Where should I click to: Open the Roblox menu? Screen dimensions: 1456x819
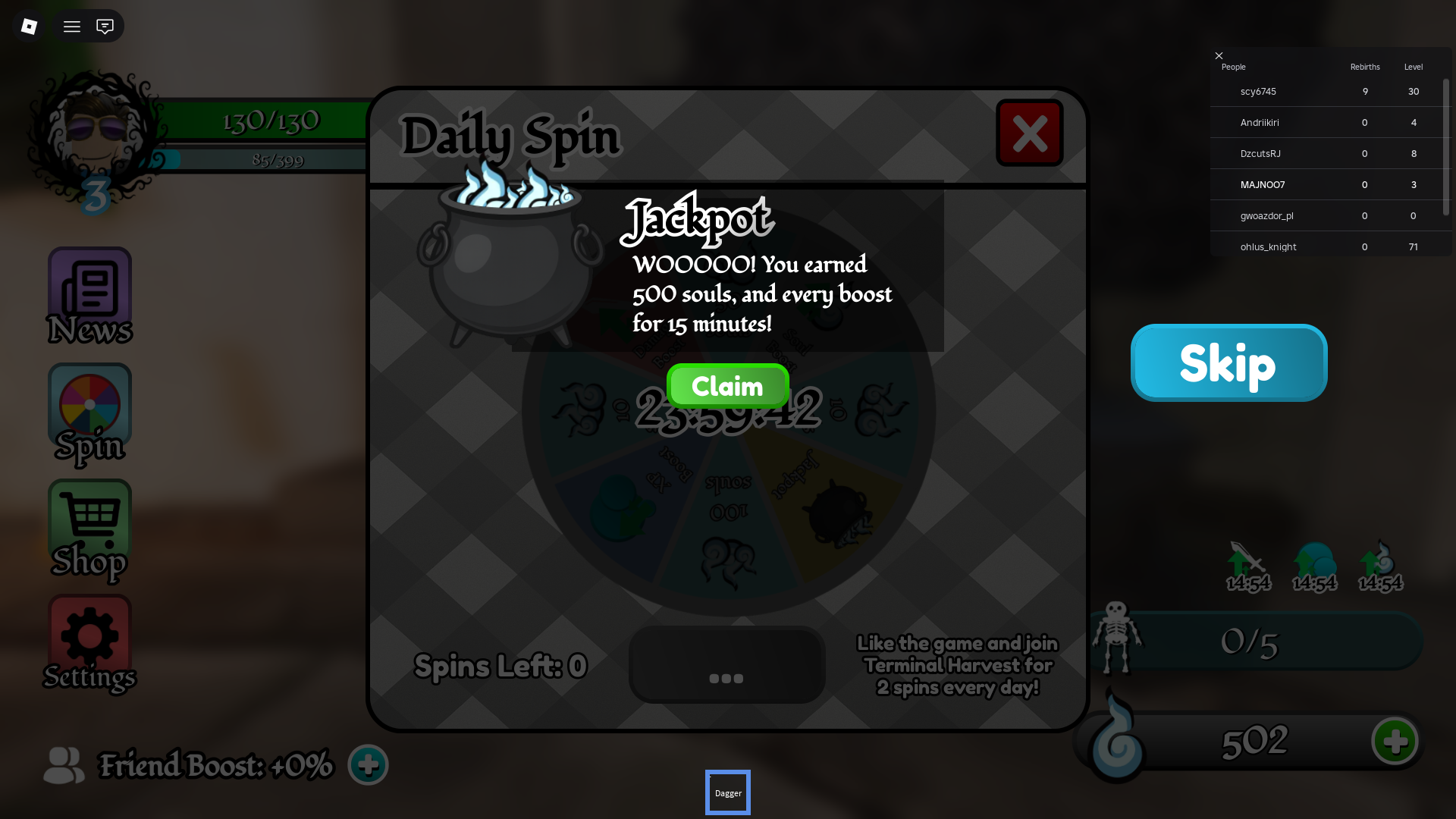71,26
